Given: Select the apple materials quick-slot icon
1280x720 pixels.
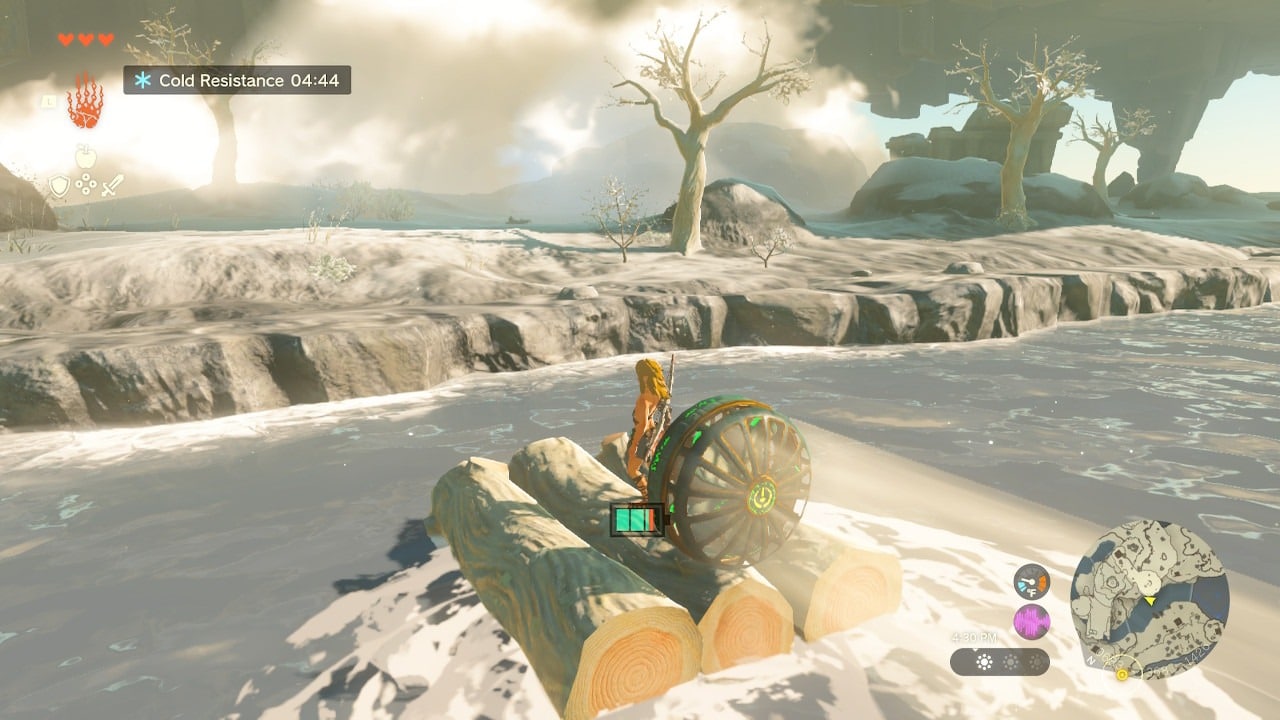Looking at the screenshot, I should click(x=86, y=157).
